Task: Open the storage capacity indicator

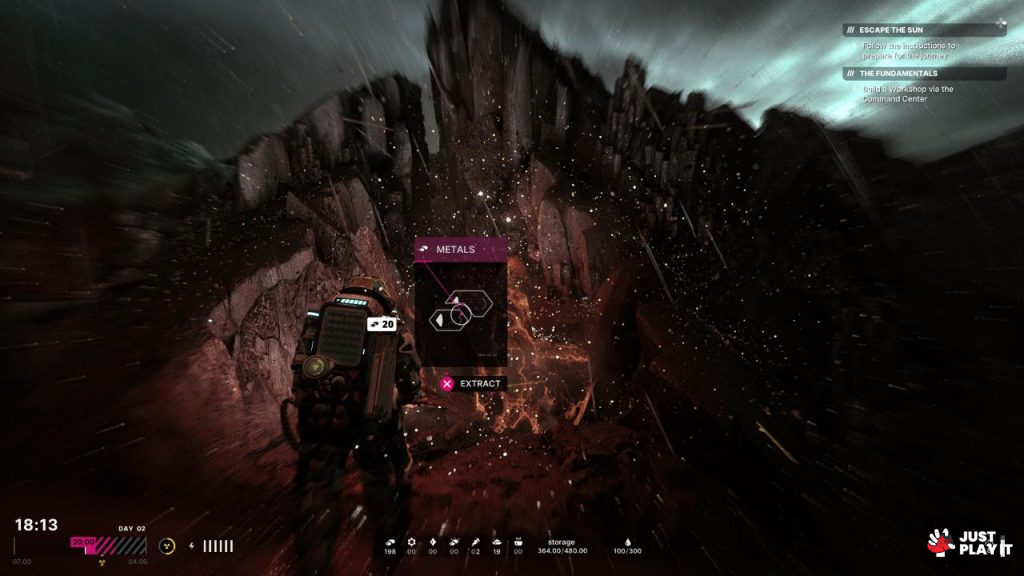Action: pyautogui.click(x=561, y=546)
